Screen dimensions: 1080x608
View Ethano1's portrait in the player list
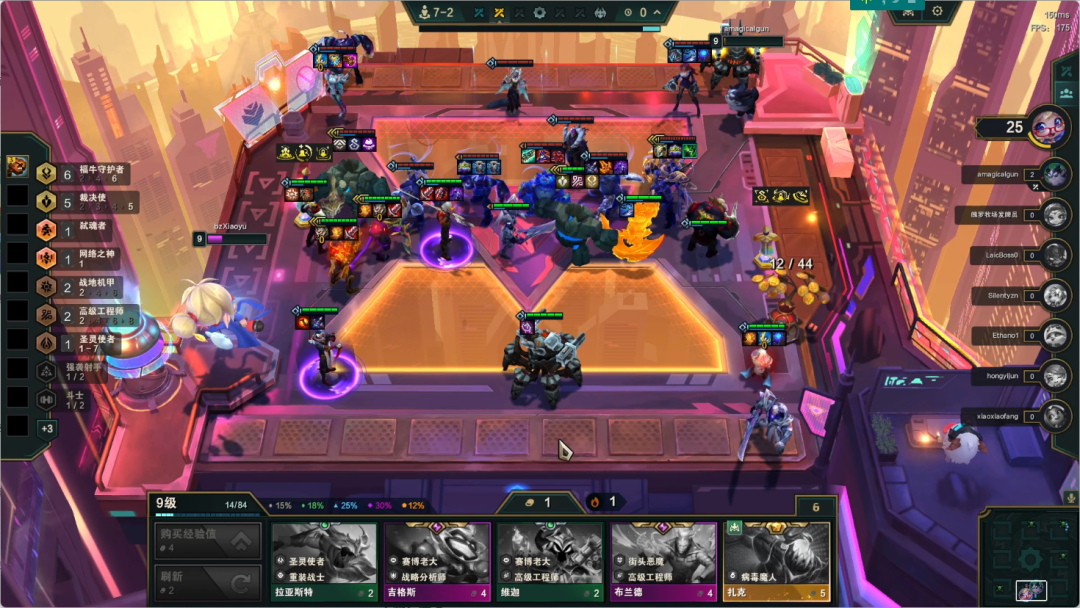(x=1055, y=336)
